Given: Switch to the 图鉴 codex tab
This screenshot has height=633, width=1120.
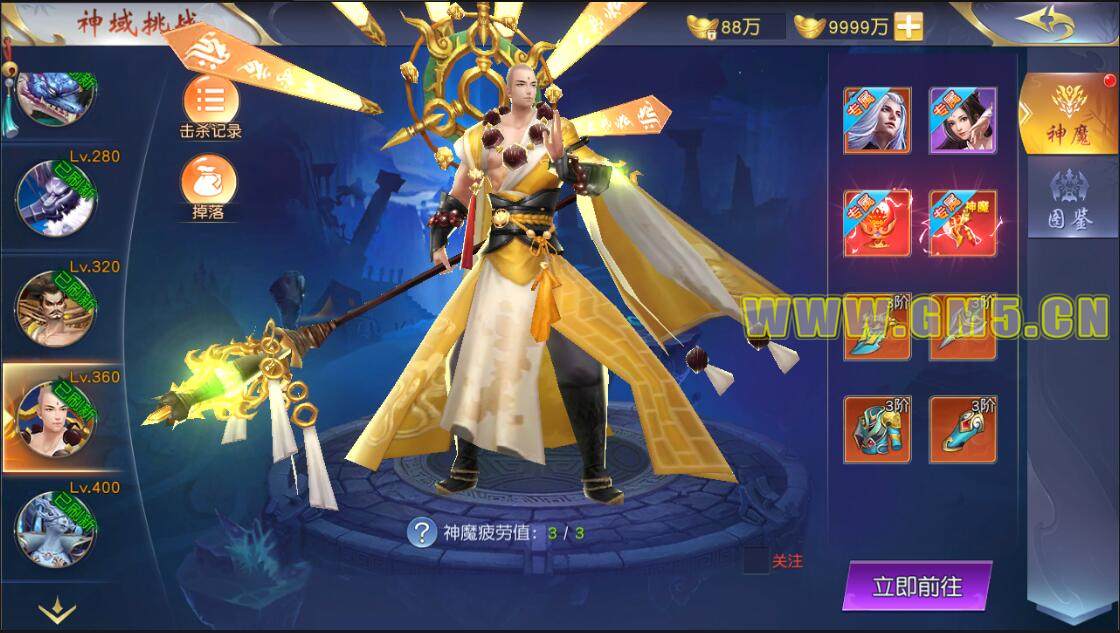Looking at the screenshot, I should click(1068, 203).
